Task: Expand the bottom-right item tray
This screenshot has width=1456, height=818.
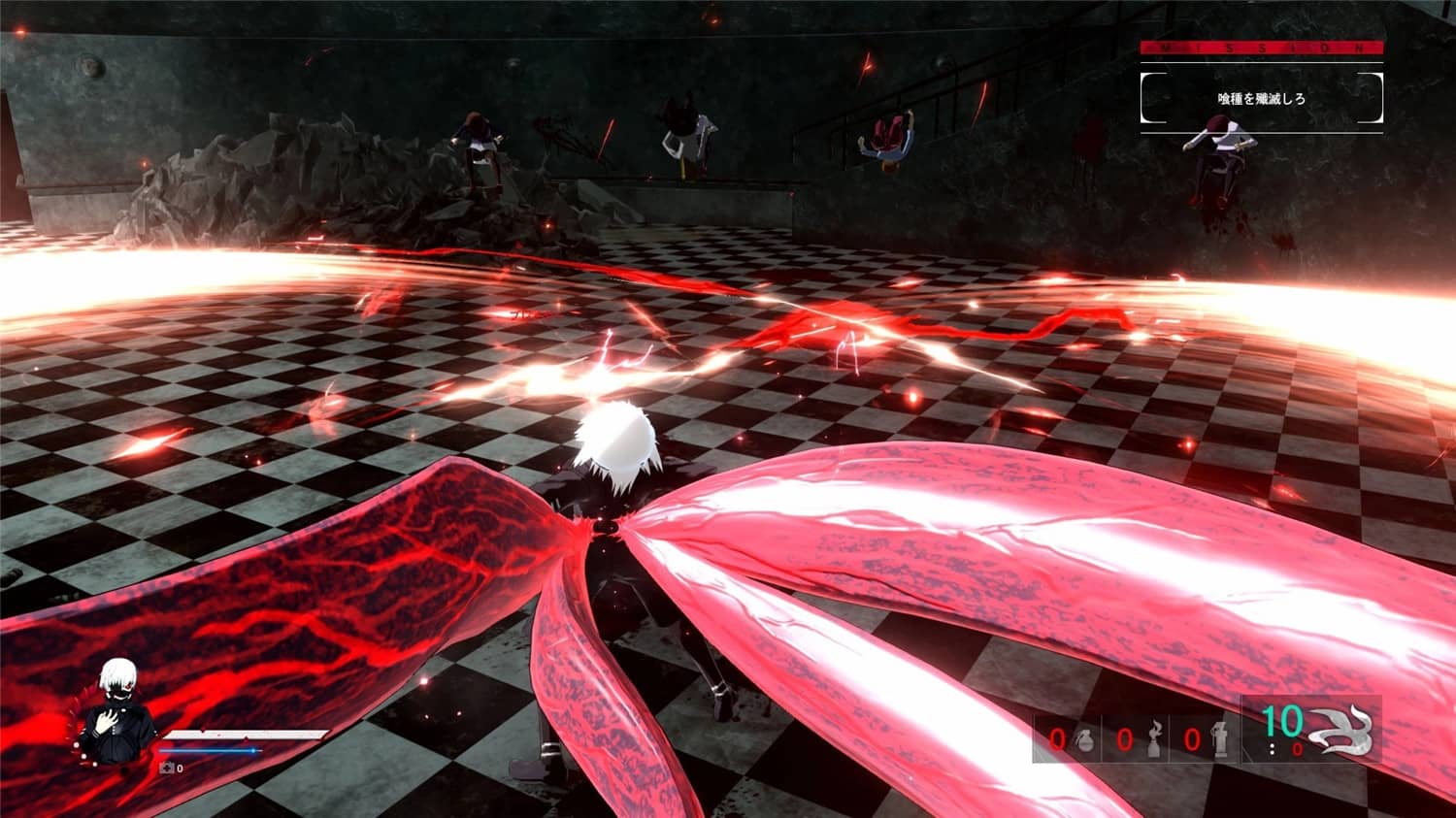Action: (1204, 737)
